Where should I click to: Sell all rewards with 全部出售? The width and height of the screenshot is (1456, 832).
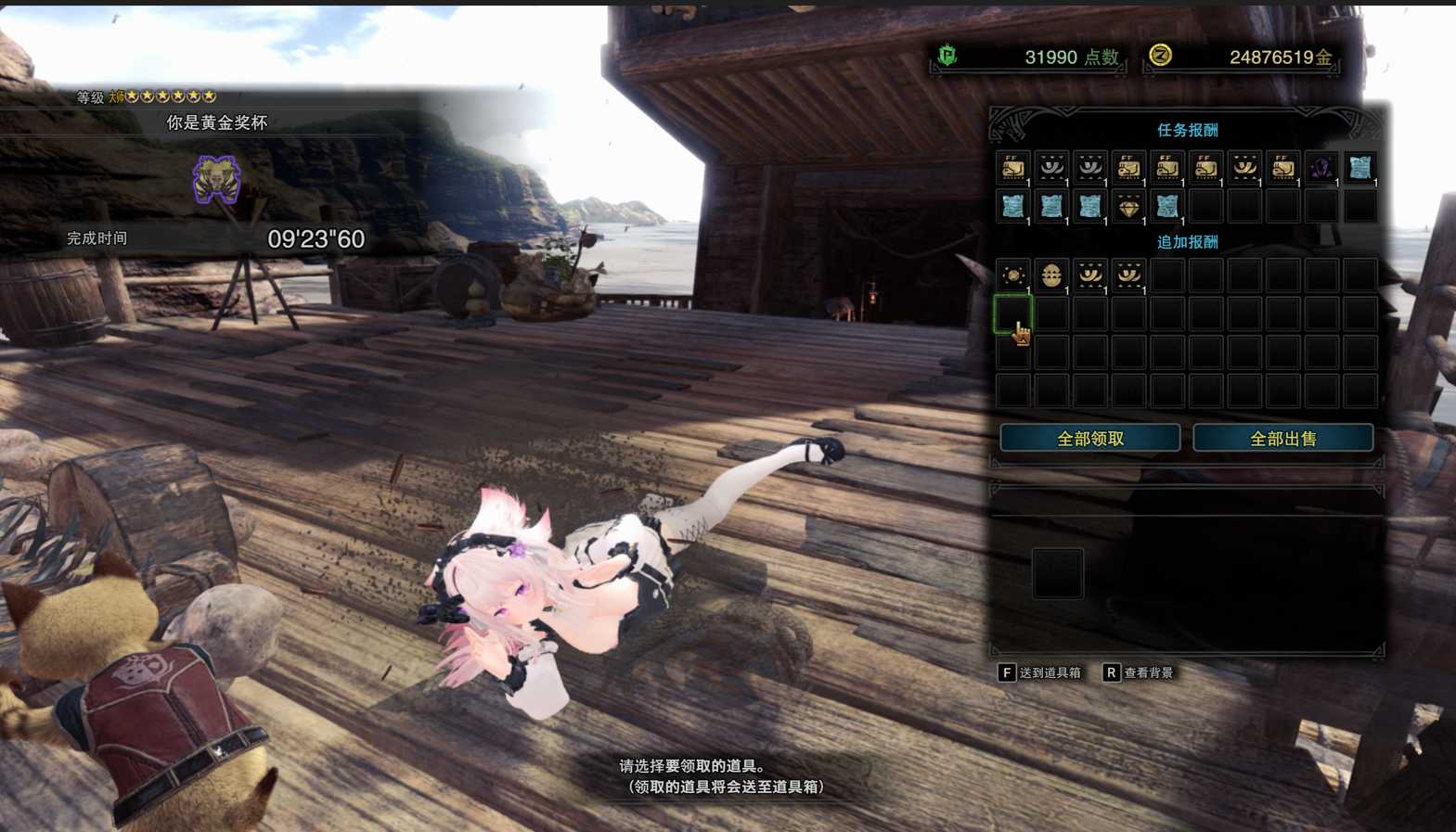click(x=1282, y=439)
